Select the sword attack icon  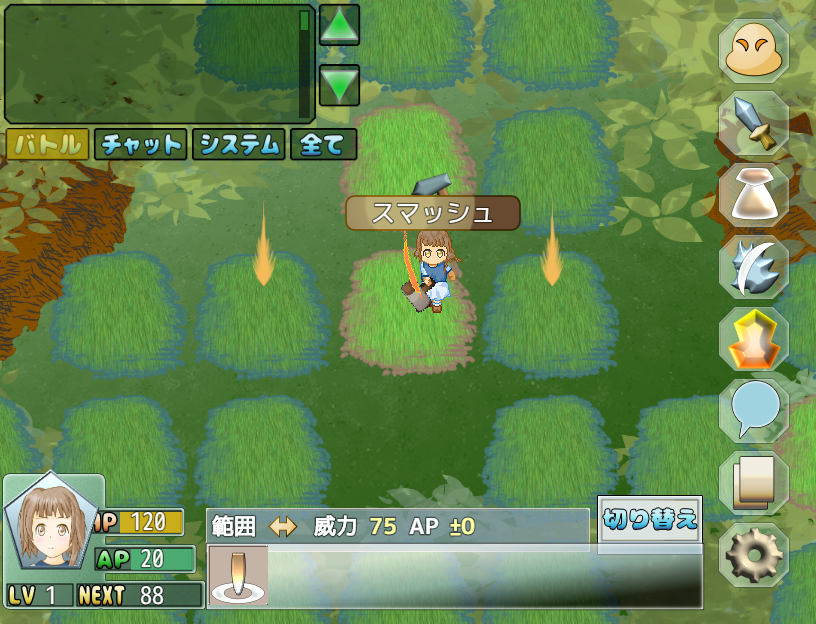(754, 124)
